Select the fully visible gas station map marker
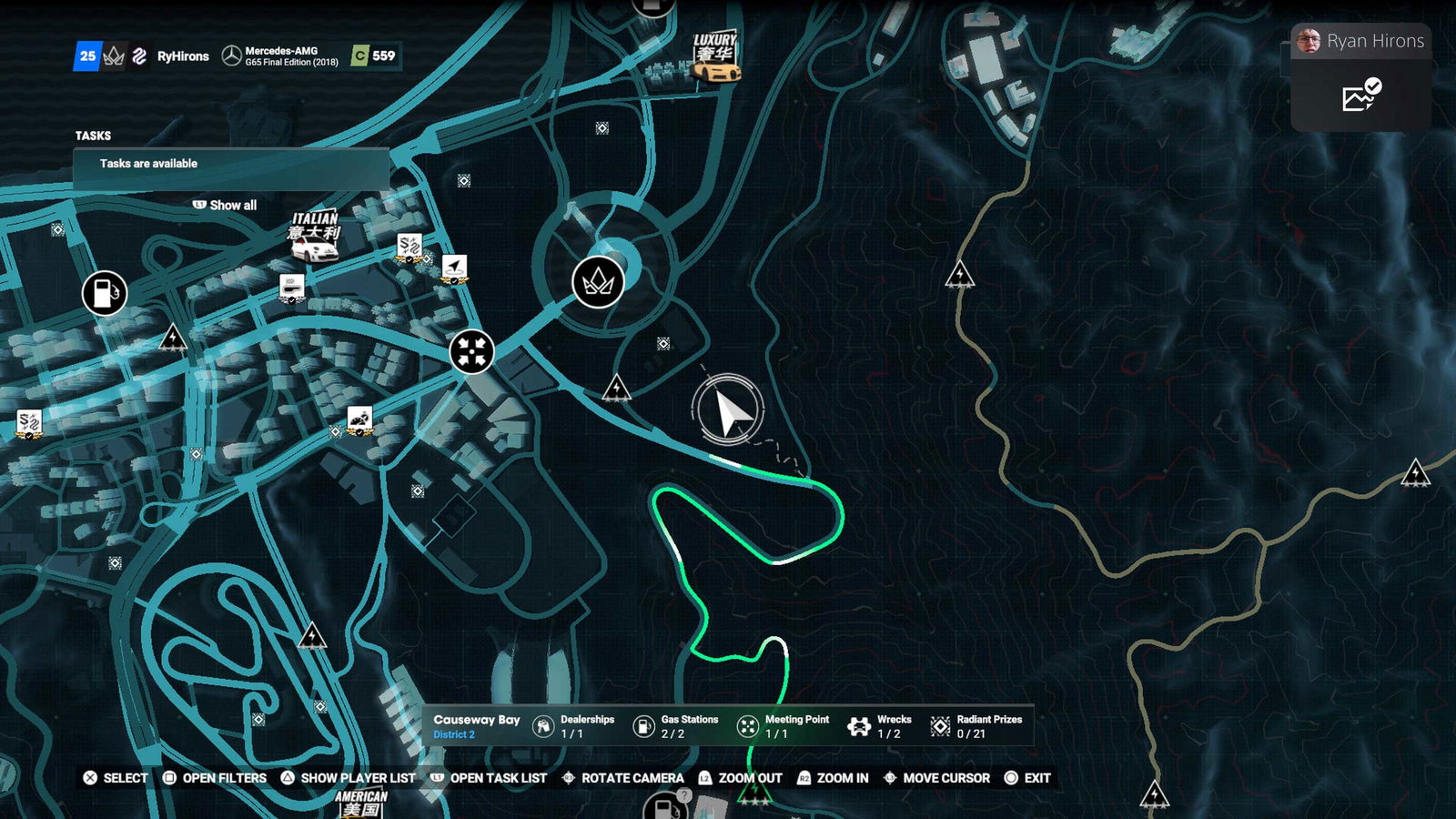This screenshot has width=1456, height=819. click(x=105, y=293)
